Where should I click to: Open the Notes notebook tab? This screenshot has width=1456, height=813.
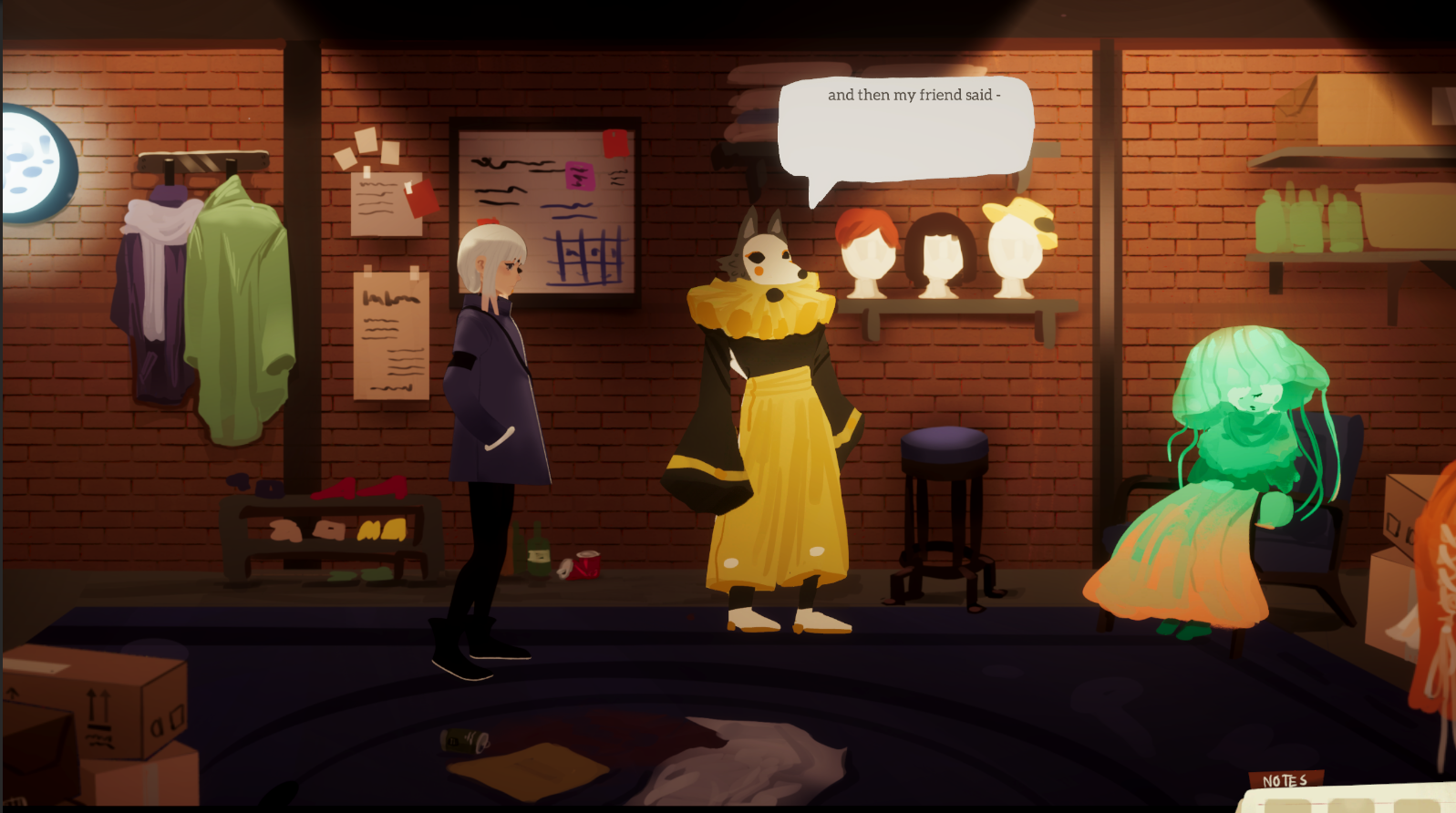point(1285,780)
